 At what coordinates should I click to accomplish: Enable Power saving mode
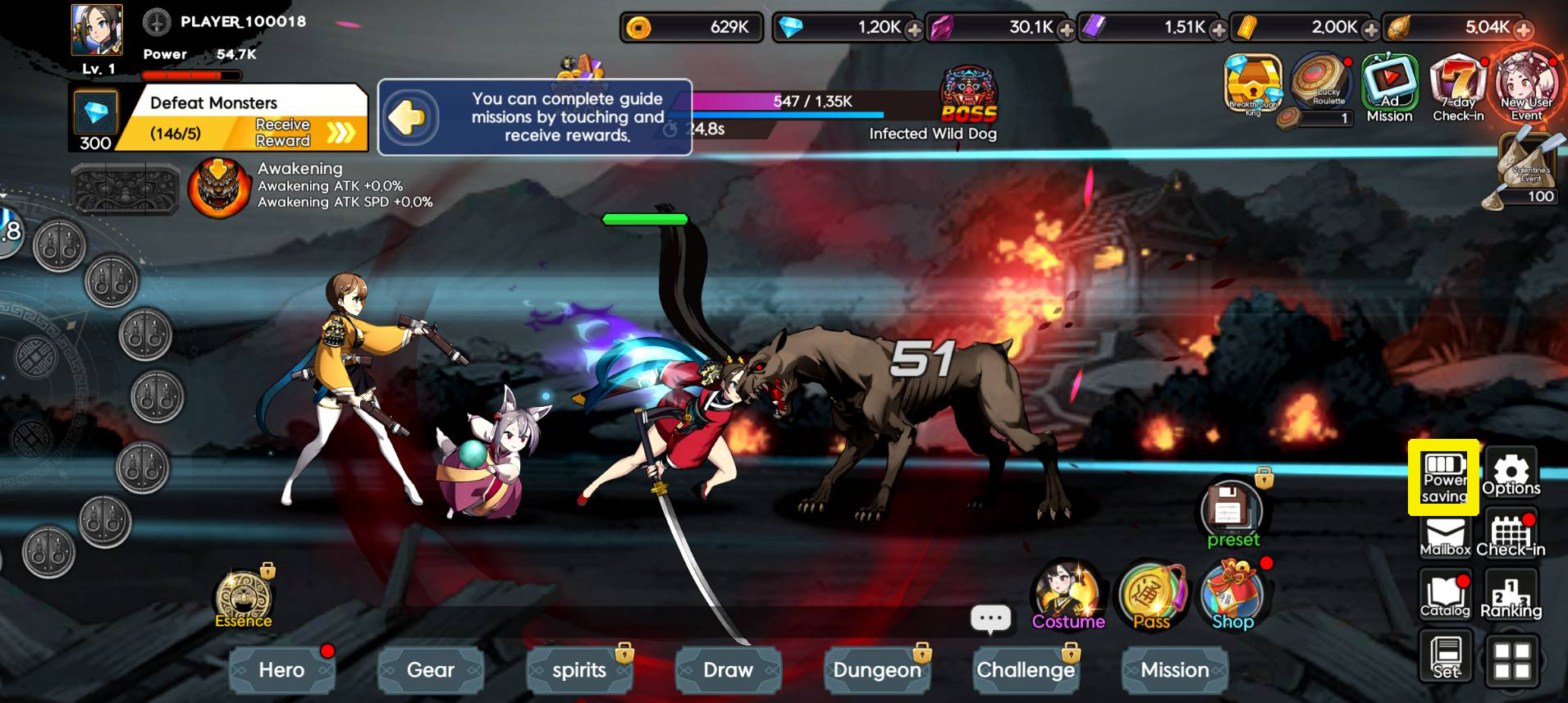pyautogui.click(x=1445, y=477)
